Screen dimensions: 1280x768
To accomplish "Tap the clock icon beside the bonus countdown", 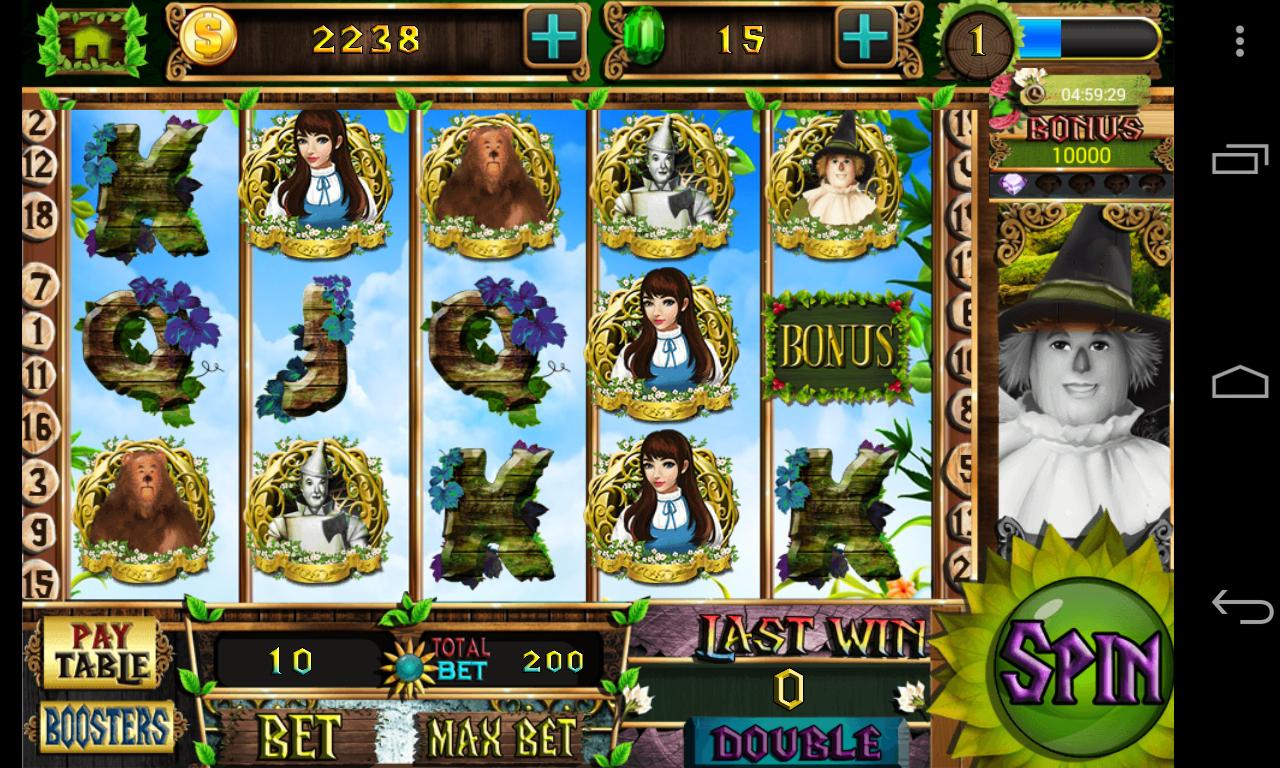I will point(1035,96).
